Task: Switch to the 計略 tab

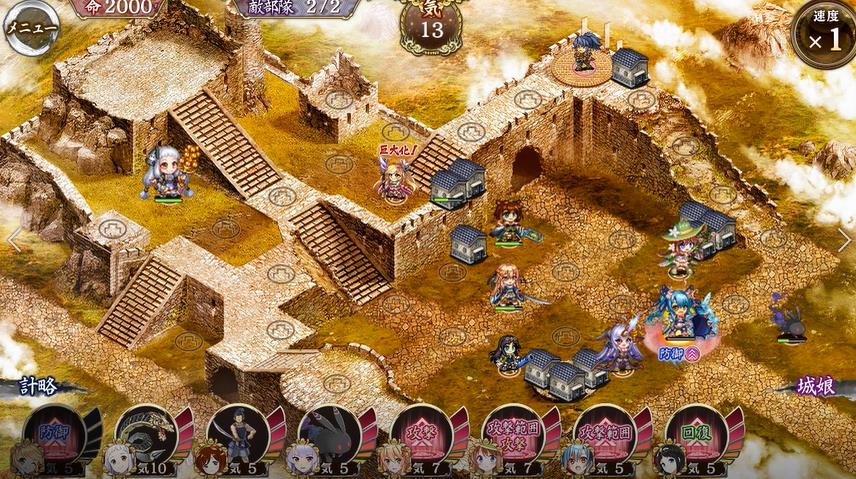Action: click(38, 387)
